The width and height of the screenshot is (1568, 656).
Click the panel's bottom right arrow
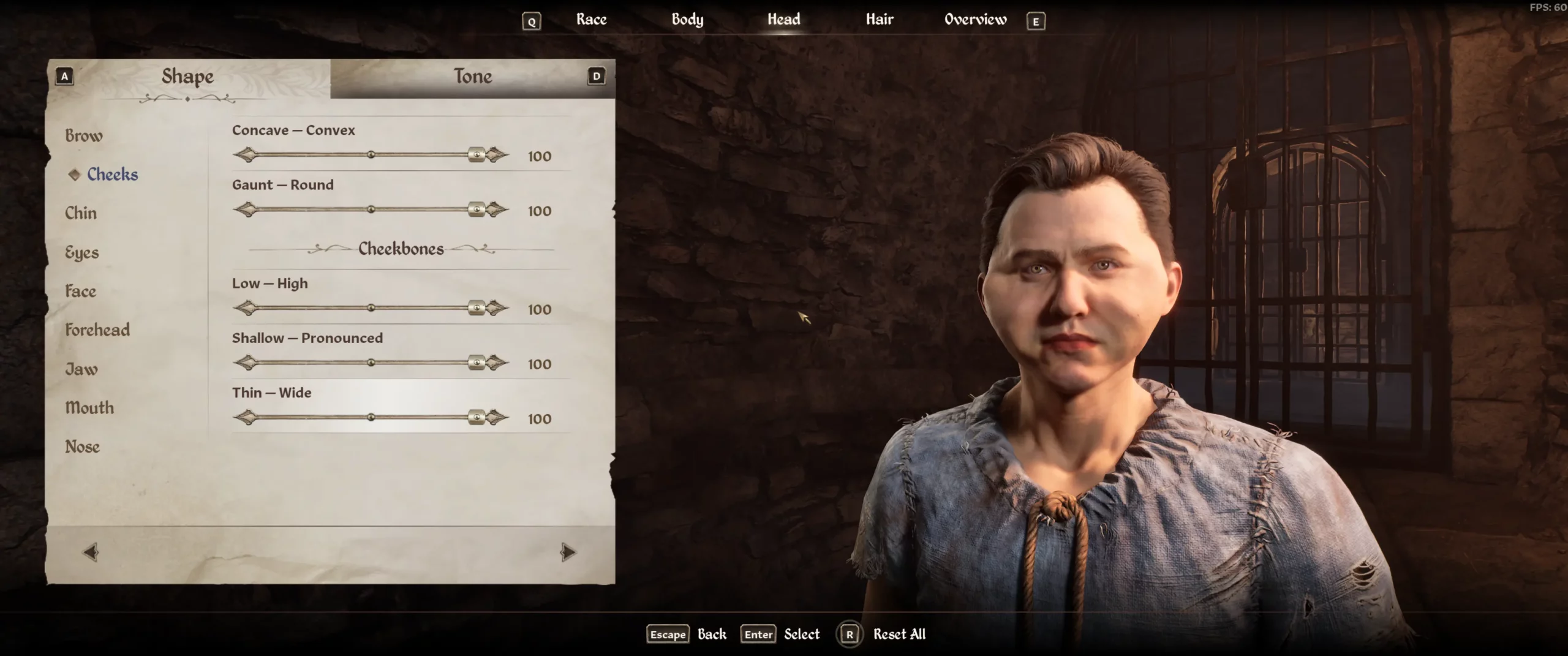[x=568, y=552]
